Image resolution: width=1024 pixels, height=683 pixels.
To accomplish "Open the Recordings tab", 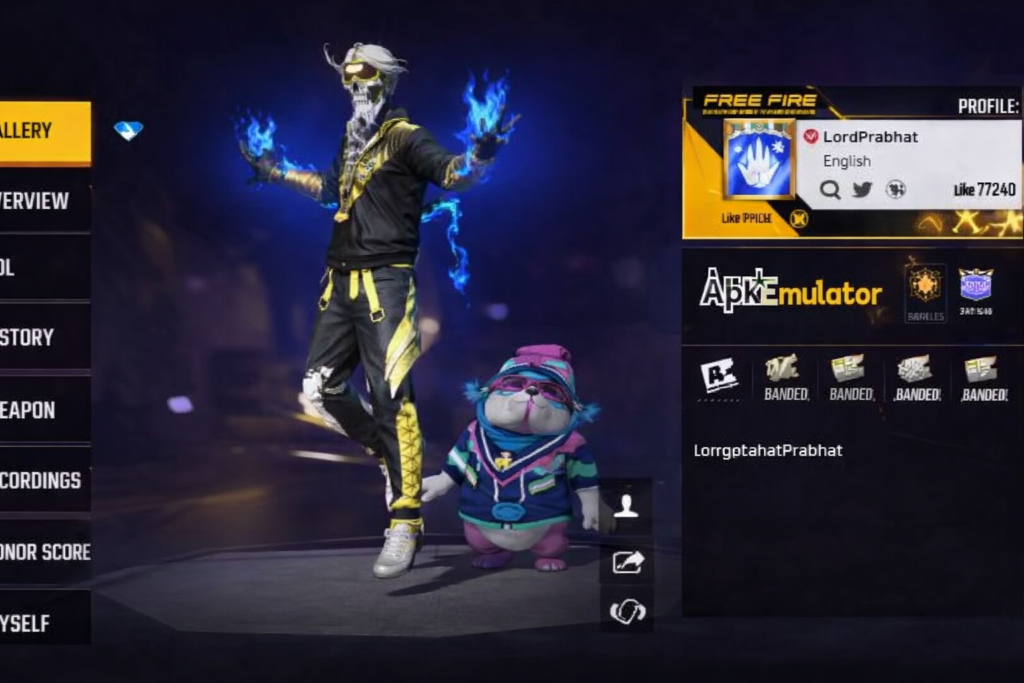I will [x=44, y=481].
